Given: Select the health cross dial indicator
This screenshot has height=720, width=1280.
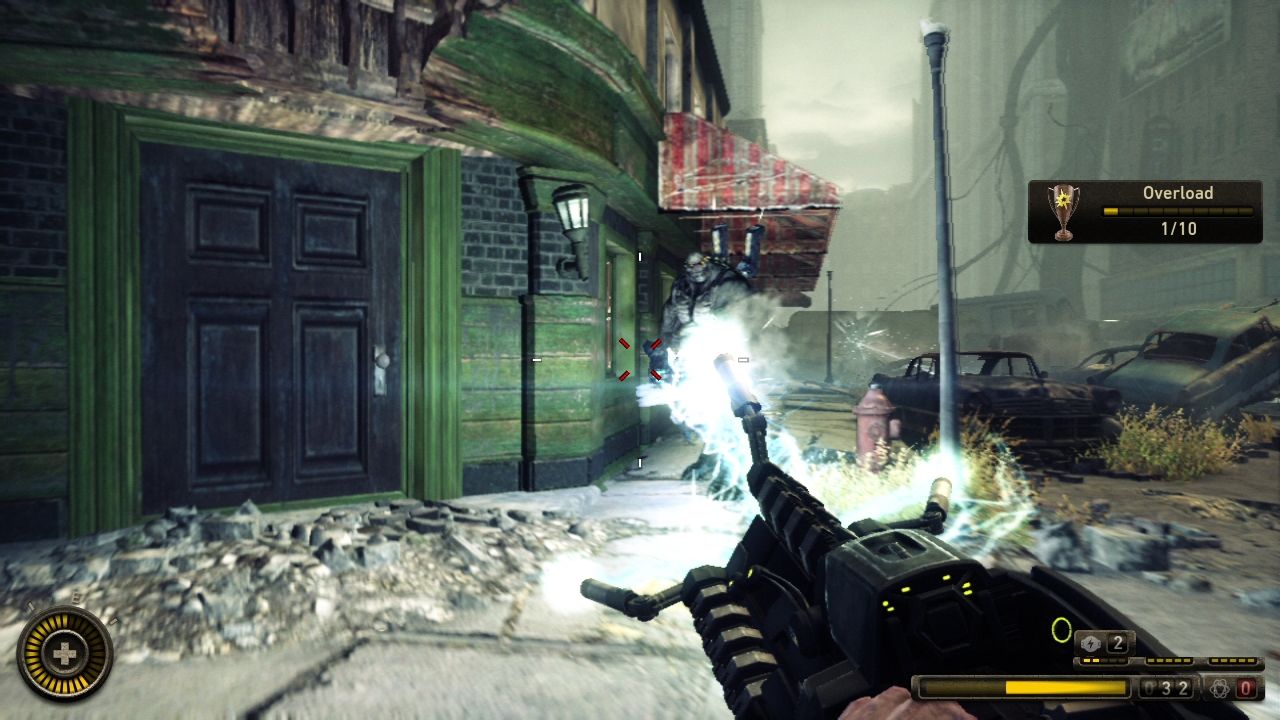Looking at the screenshot, I should (63, 655).
